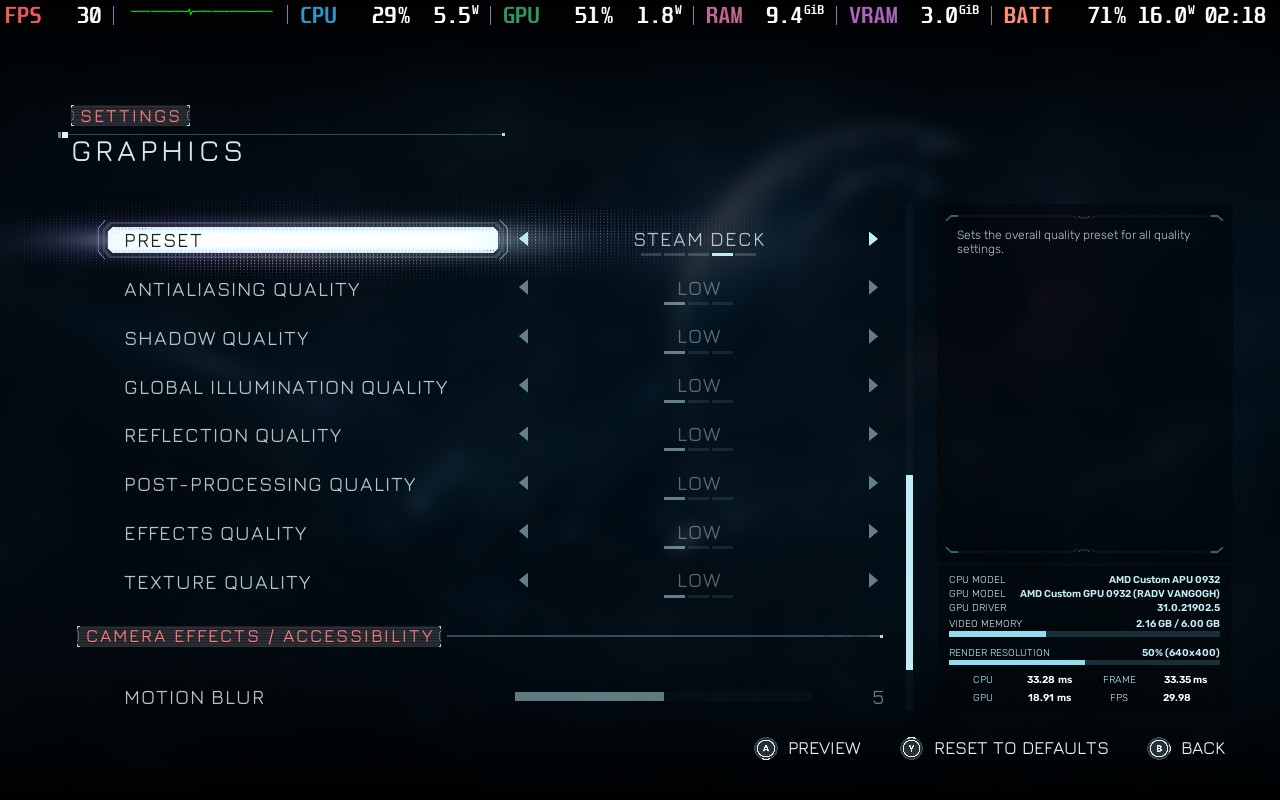The image size is (1280, 800).
Task: Click Reset To Defaults
Action: [x=1021, y=748]
